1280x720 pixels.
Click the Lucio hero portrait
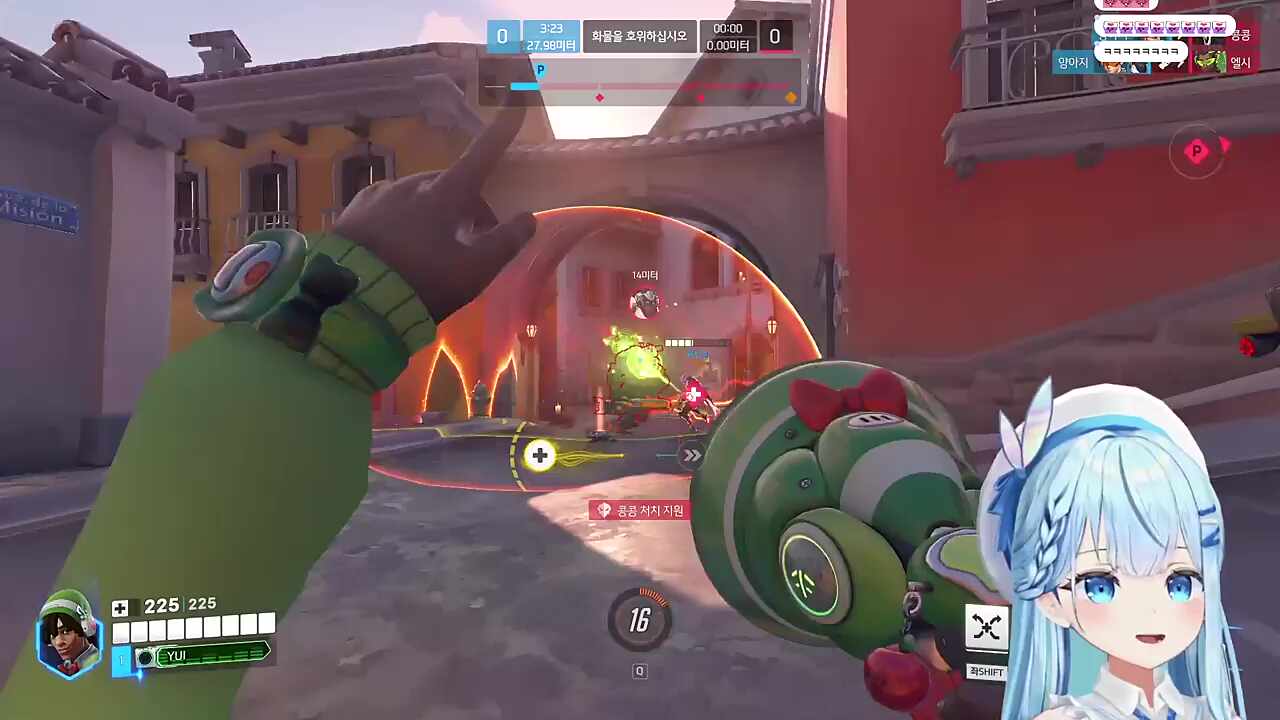click(70, 635)
